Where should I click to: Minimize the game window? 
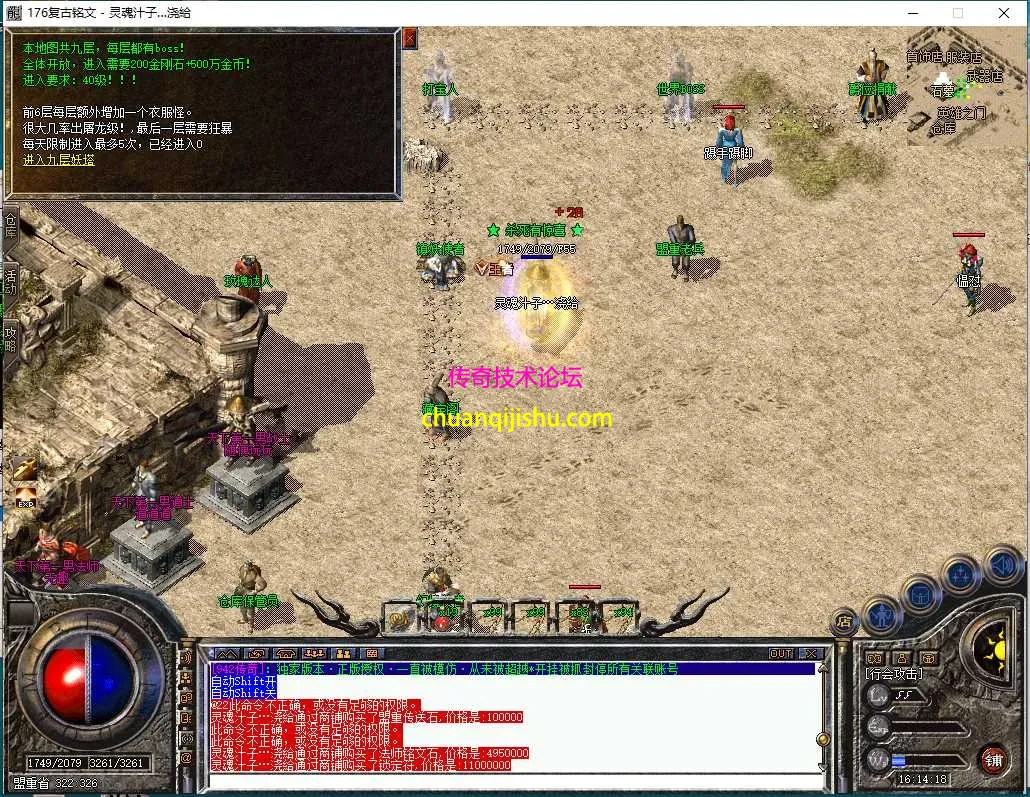click(x=911, y=13)
